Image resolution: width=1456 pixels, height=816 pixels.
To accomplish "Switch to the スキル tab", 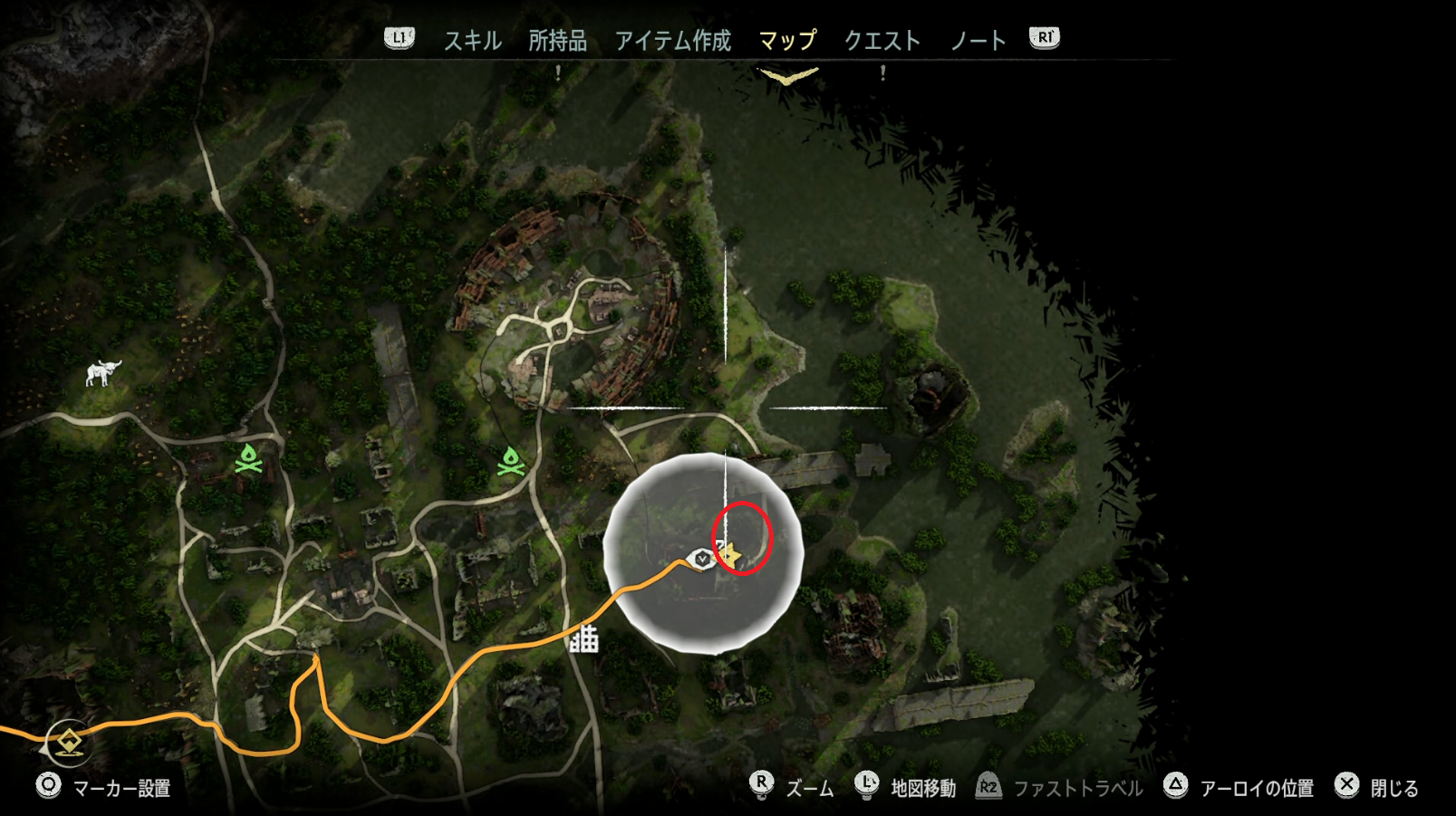I will [472, 40].
